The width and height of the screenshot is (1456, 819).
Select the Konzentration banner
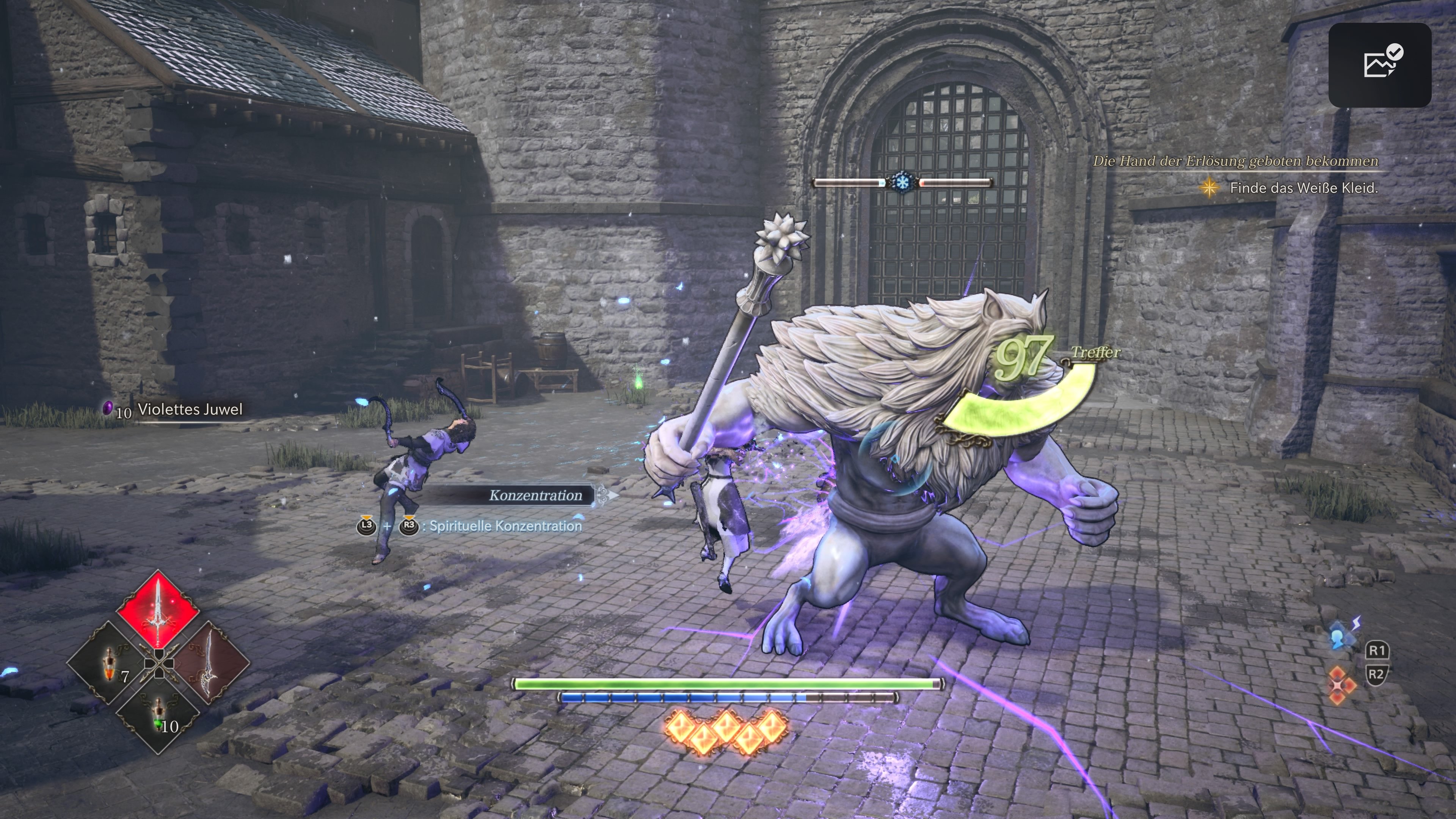535,495
